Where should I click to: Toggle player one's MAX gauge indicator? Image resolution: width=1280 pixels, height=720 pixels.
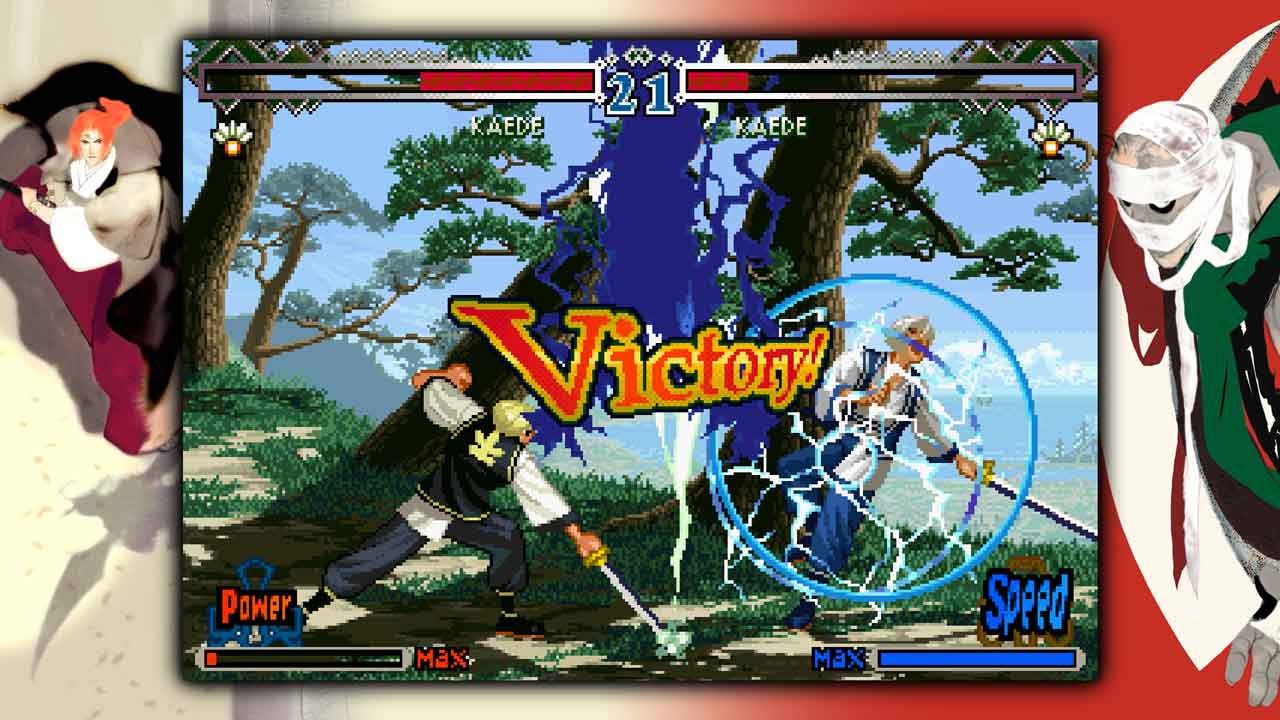443,661
